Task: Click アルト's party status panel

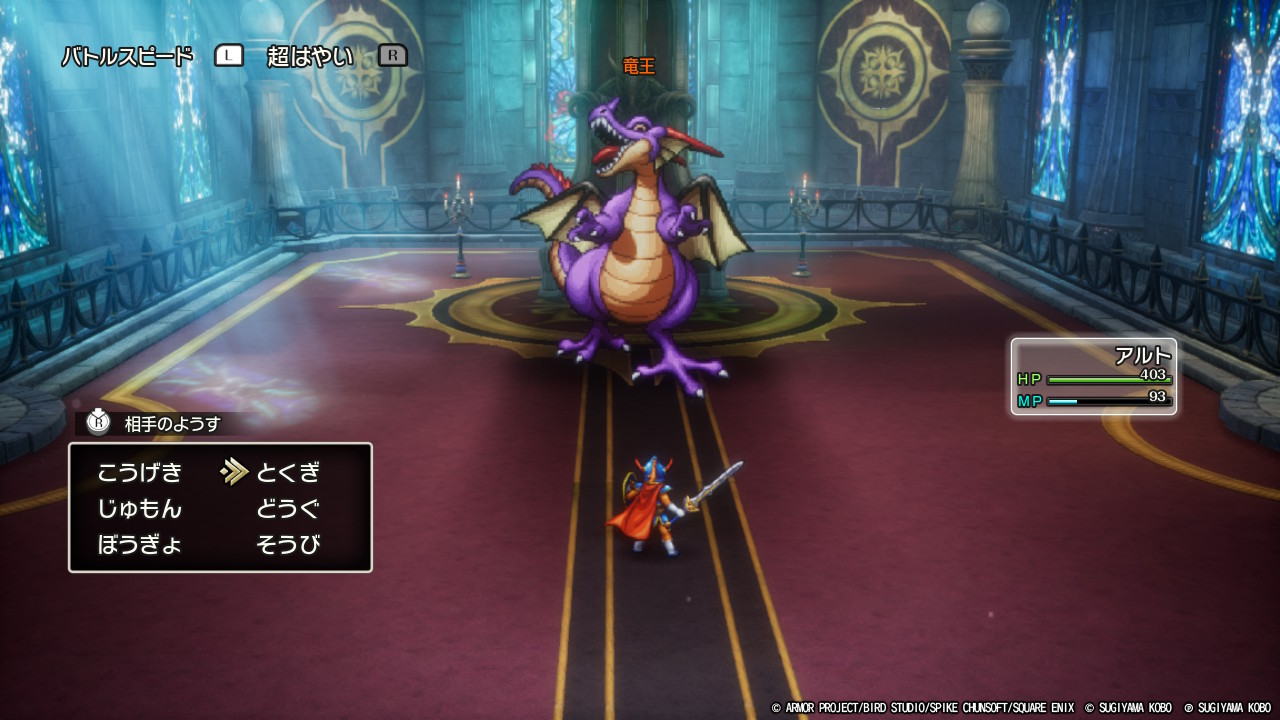Action: [1093, 377]
